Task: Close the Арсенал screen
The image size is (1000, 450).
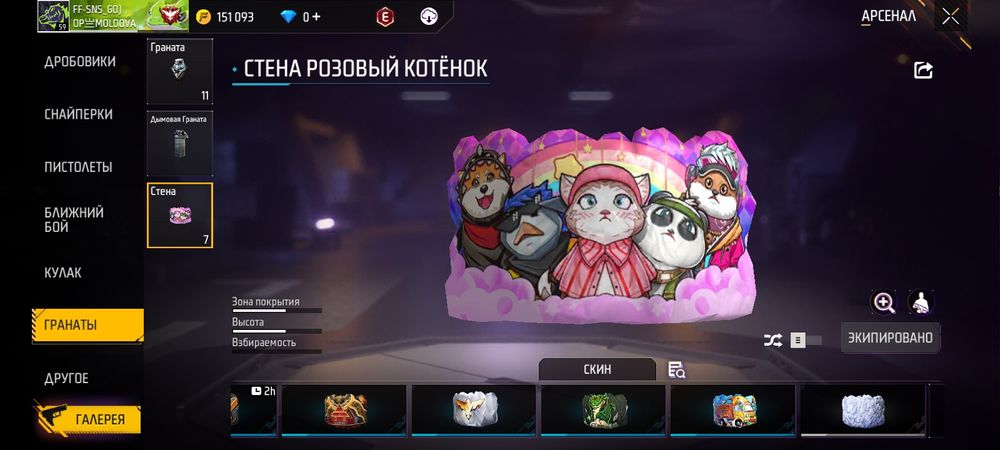Action: point(950,16)
